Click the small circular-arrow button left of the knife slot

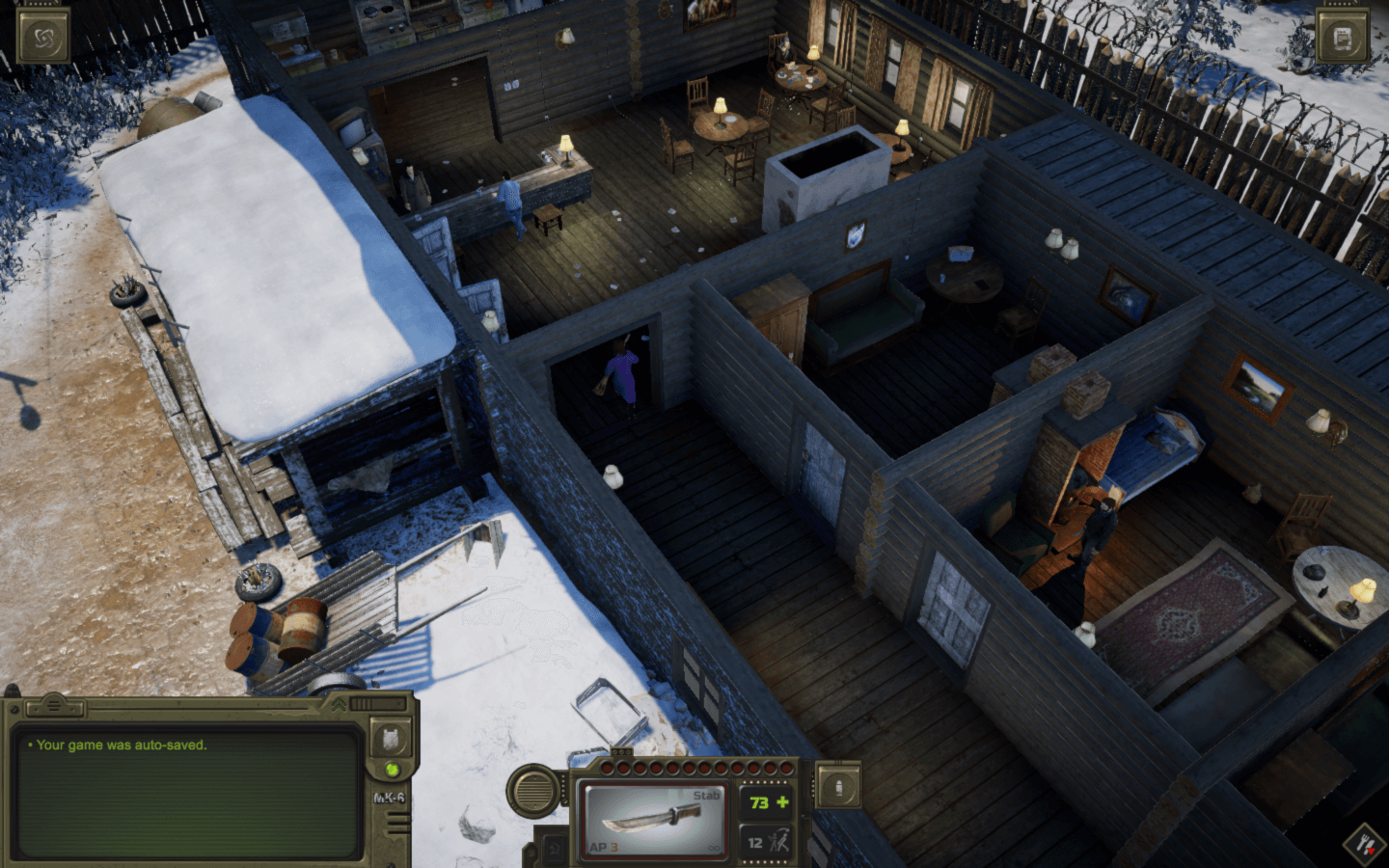(554, 850)
